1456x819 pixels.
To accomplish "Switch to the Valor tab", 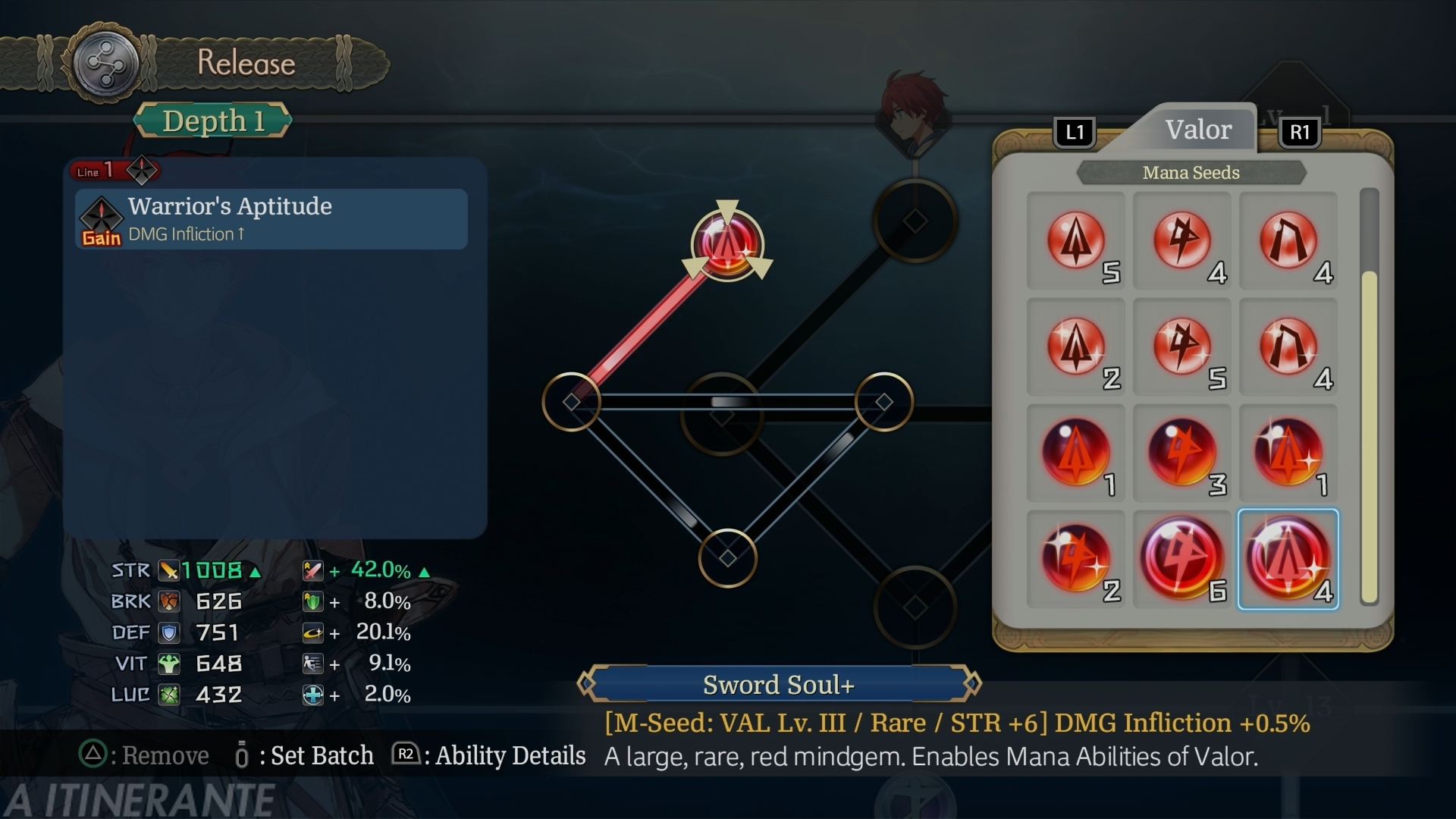I will (1197, 130).
